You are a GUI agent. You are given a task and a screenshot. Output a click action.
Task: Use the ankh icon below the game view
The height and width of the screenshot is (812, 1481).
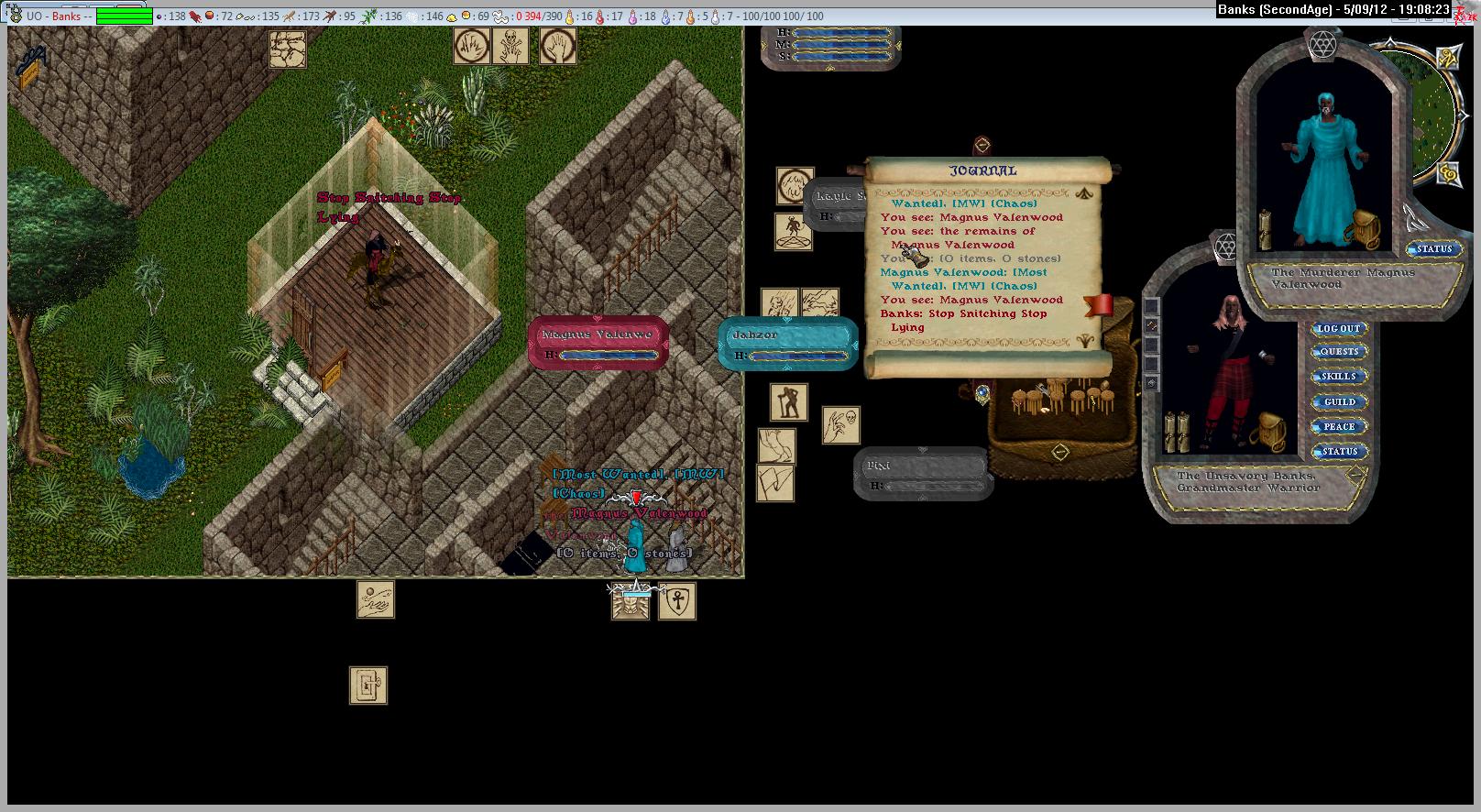click(677, 601)
